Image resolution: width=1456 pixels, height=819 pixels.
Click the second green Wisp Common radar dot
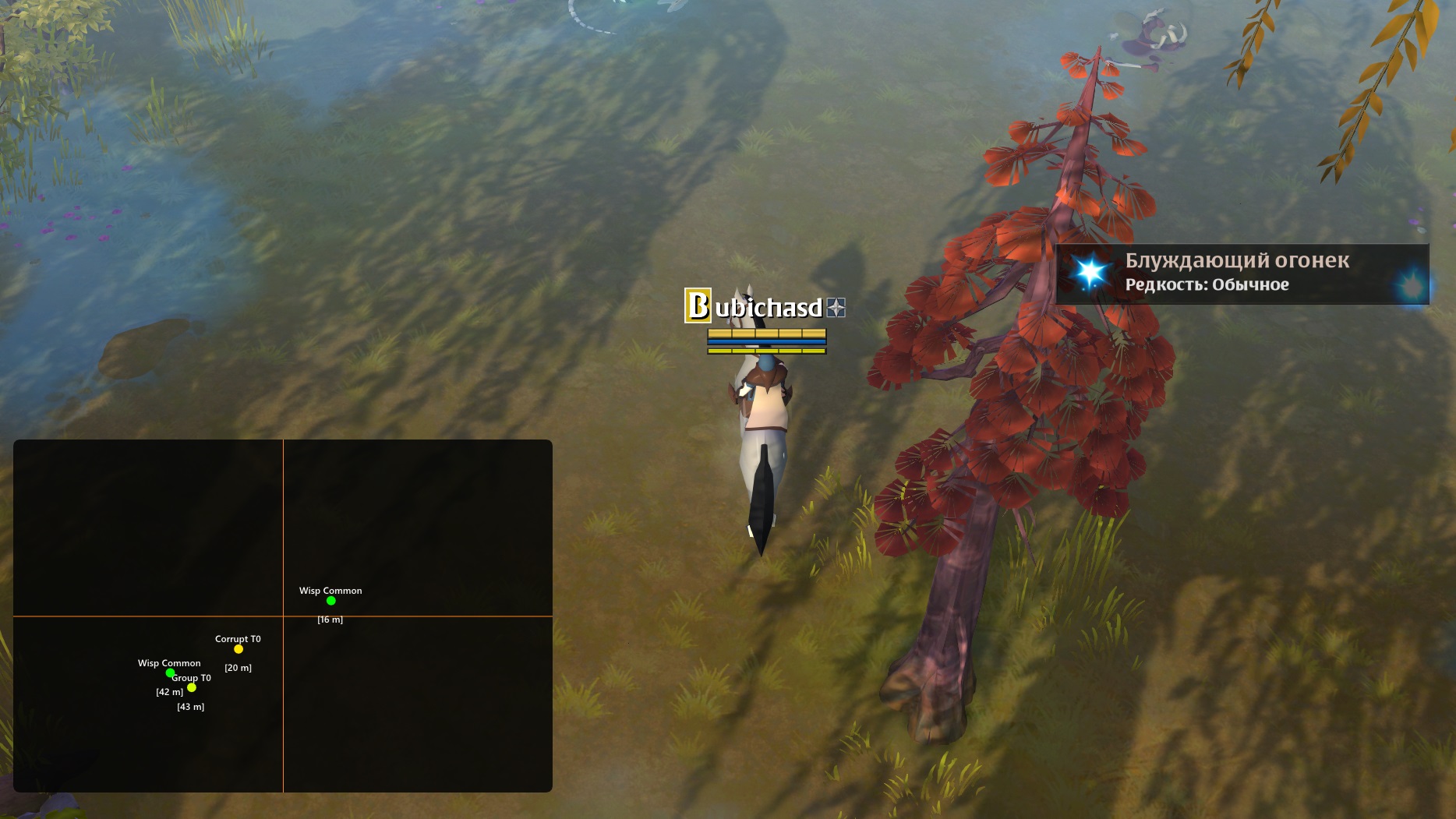pos(169,672)
